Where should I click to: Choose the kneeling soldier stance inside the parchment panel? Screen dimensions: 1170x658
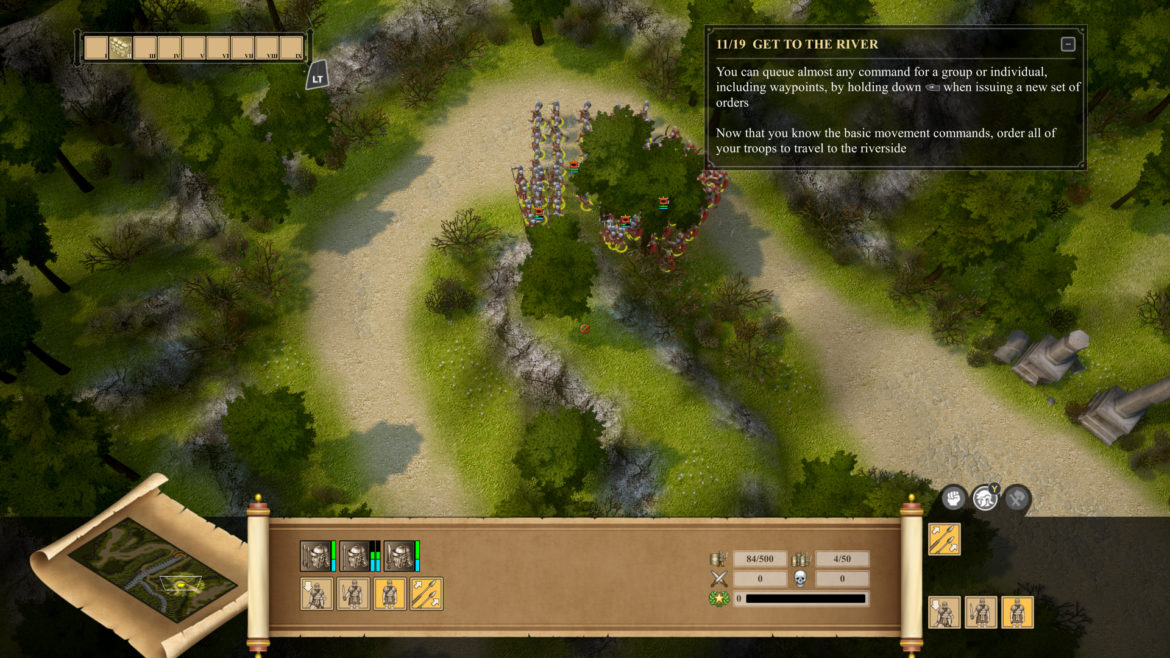(x=317, y=594)
